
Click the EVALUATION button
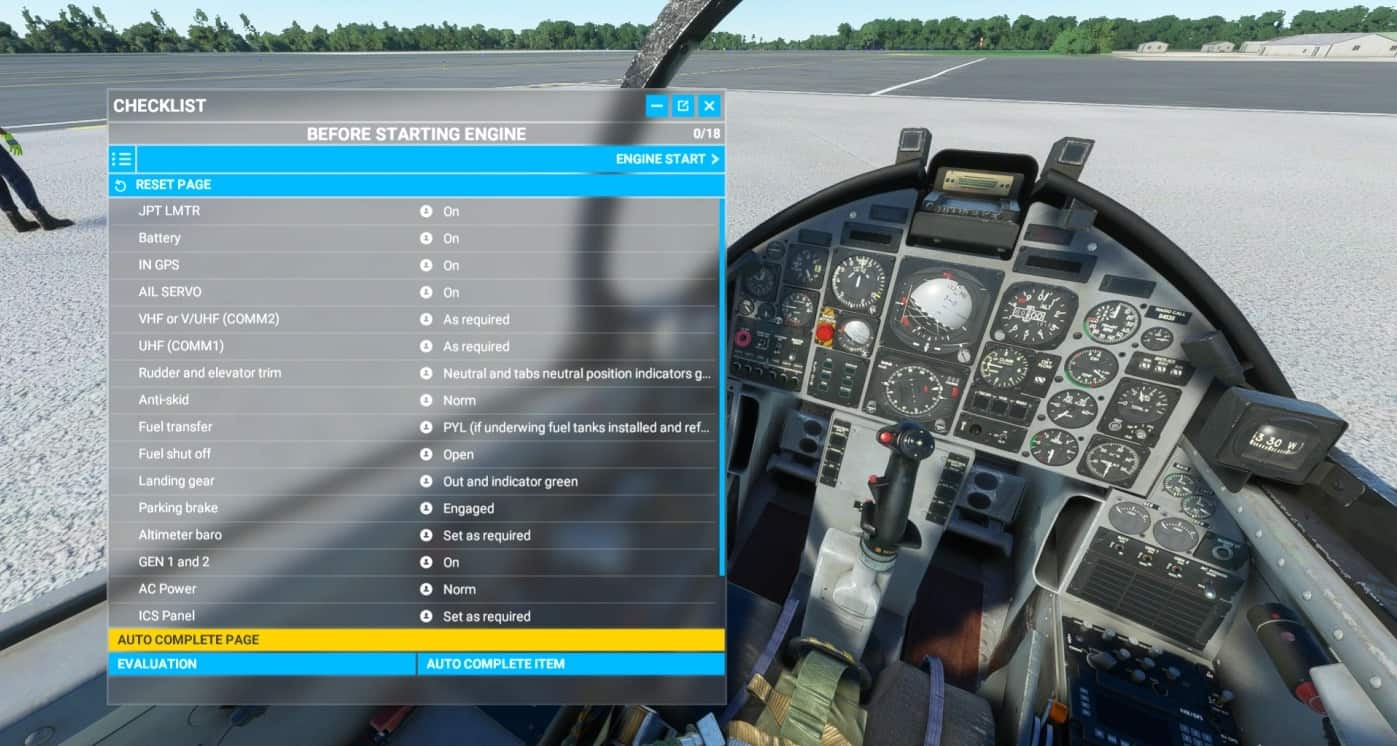(260, 663)
